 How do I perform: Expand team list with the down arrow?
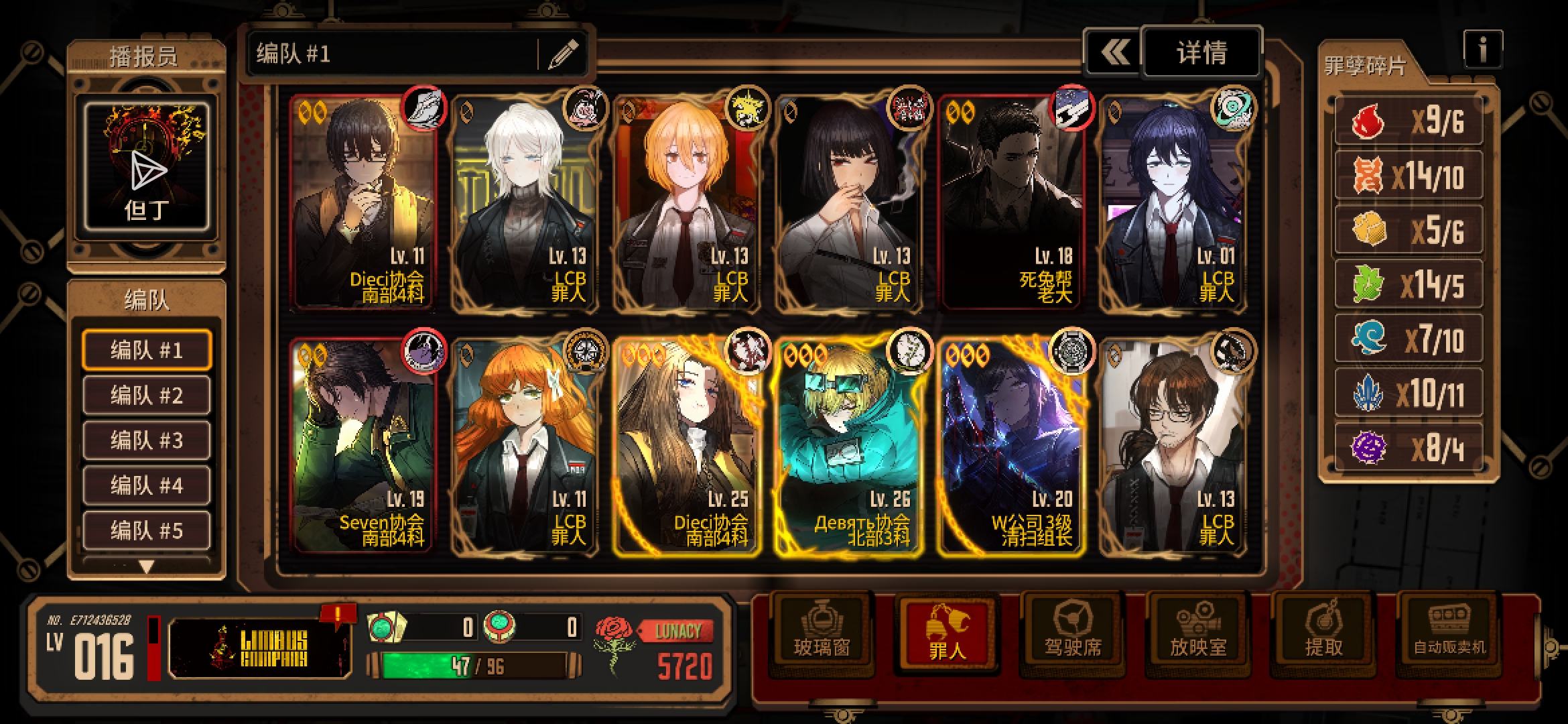click(x=146, y=567)
